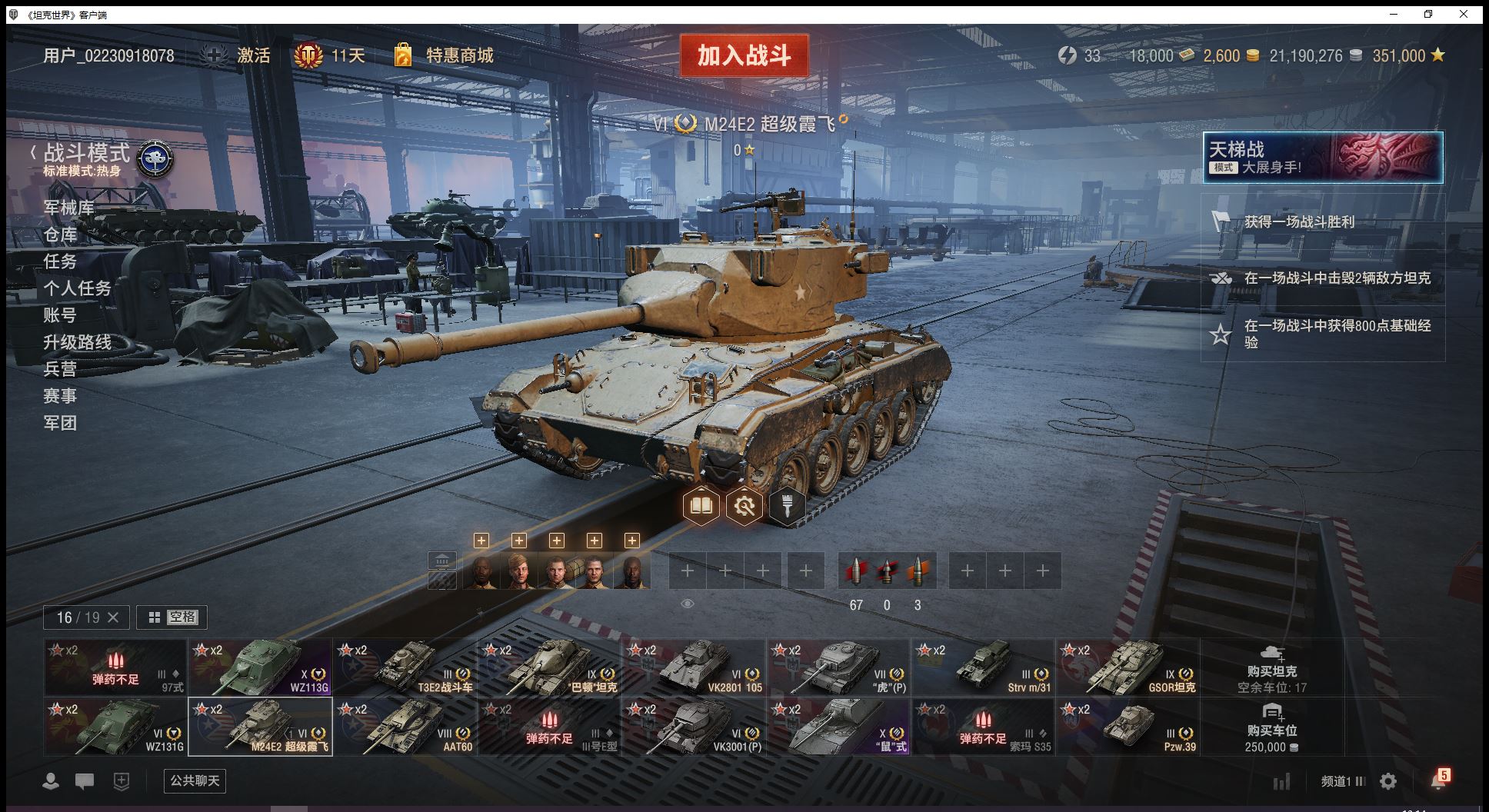Click 购买坦克 to buy a tank
This screenshot has height=812, width=1489.
1271,667
